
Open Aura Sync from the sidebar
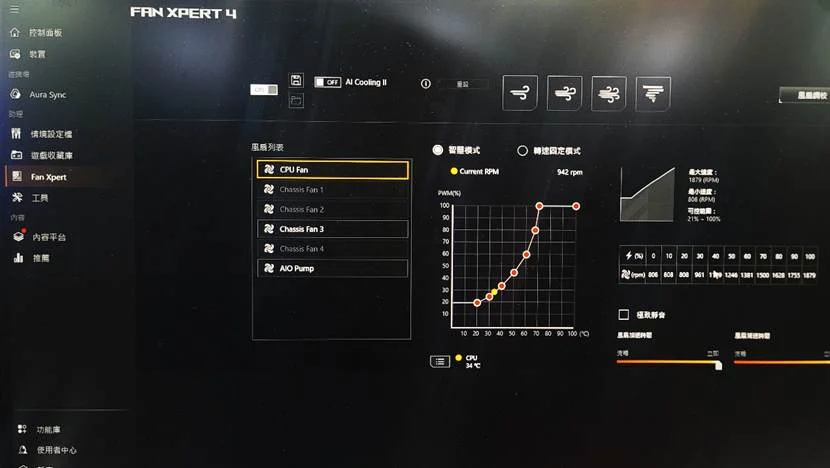click(x=46, y=94)
